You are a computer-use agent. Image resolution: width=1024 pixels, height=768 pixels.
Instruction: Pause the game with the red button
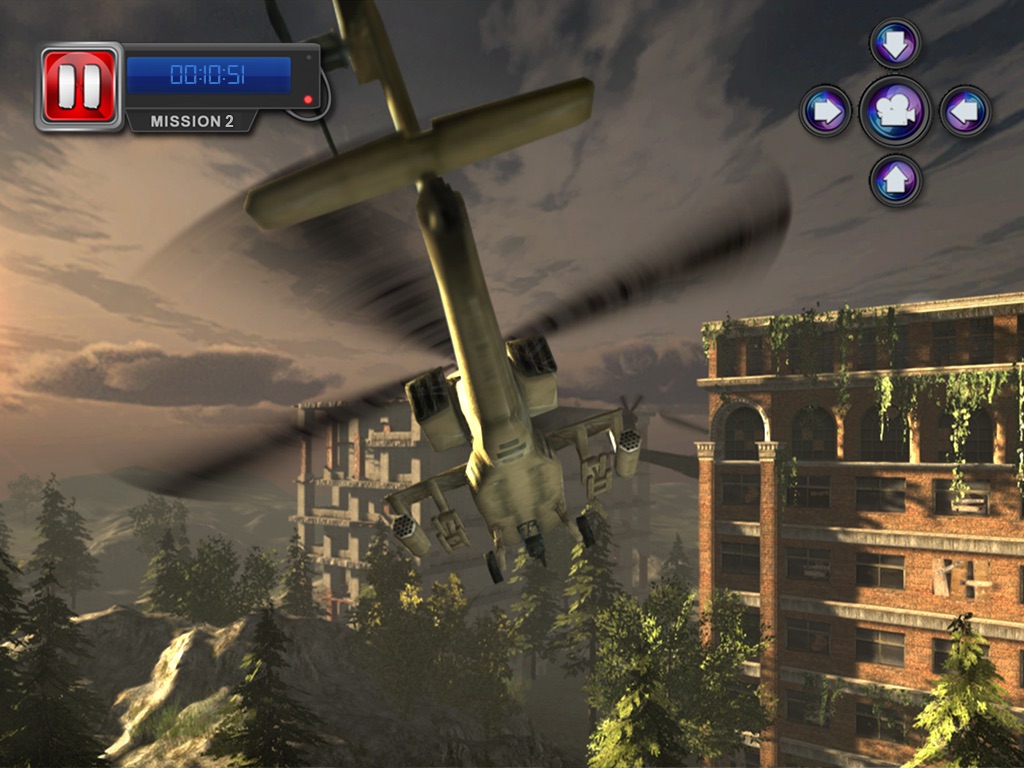79,86
